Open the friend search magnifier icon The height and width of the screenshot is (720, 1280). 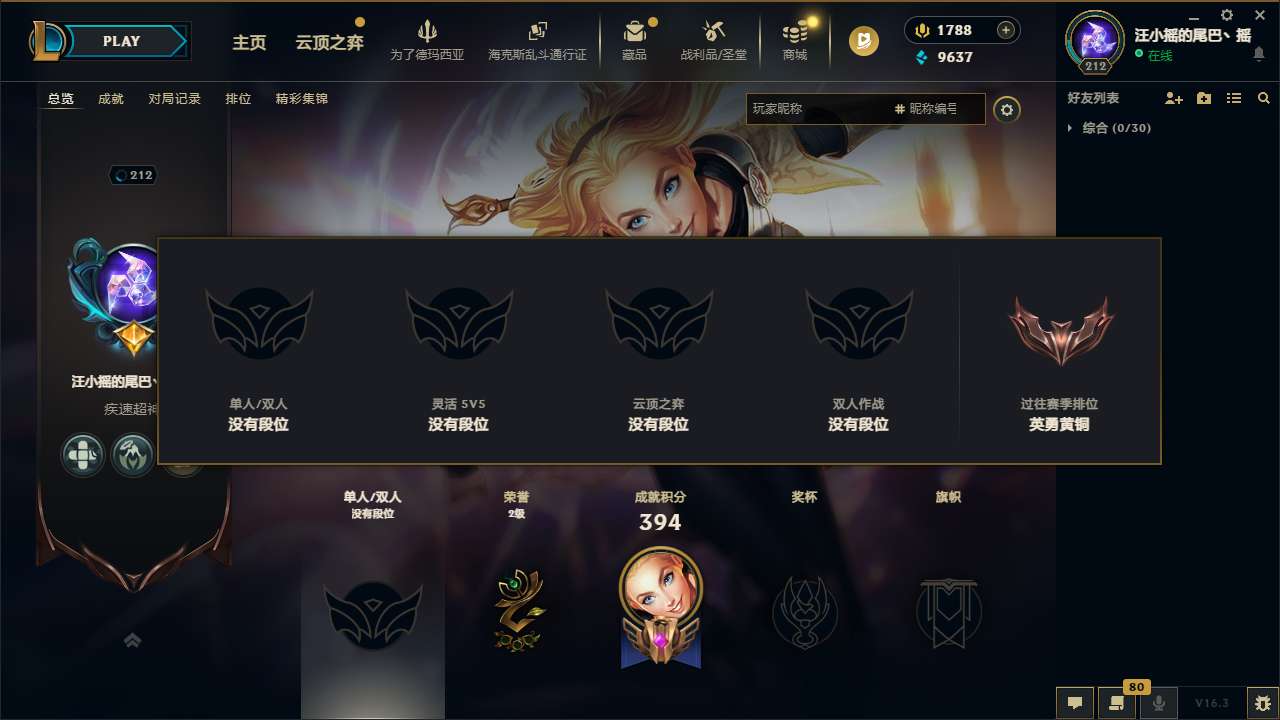[x=1263, y=98]
